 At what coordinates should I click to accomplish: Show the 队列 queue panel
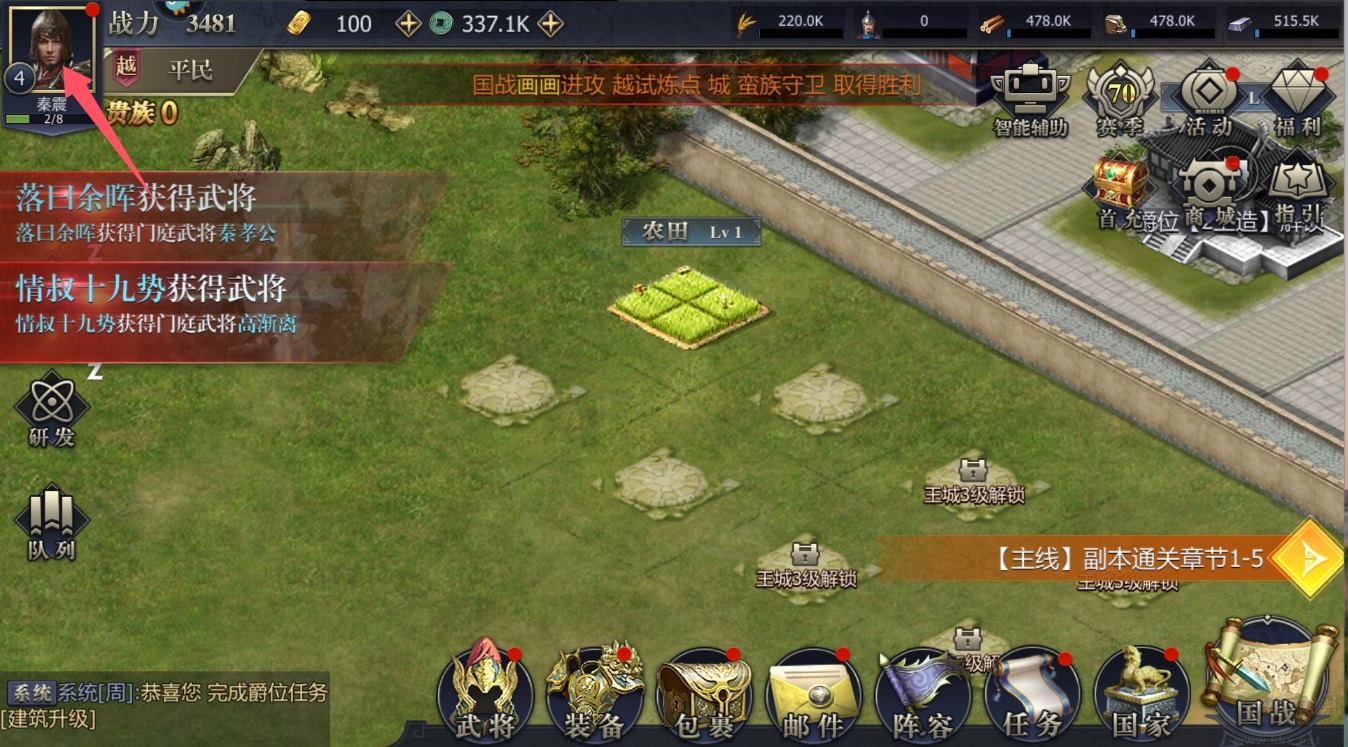coord(51,522)
